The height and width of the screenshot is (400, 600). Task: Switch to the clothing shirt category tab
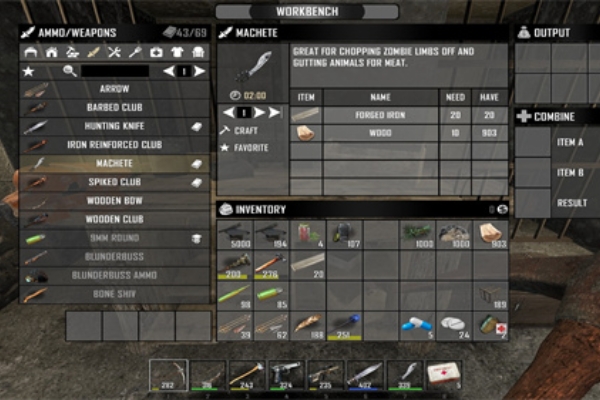177,52
